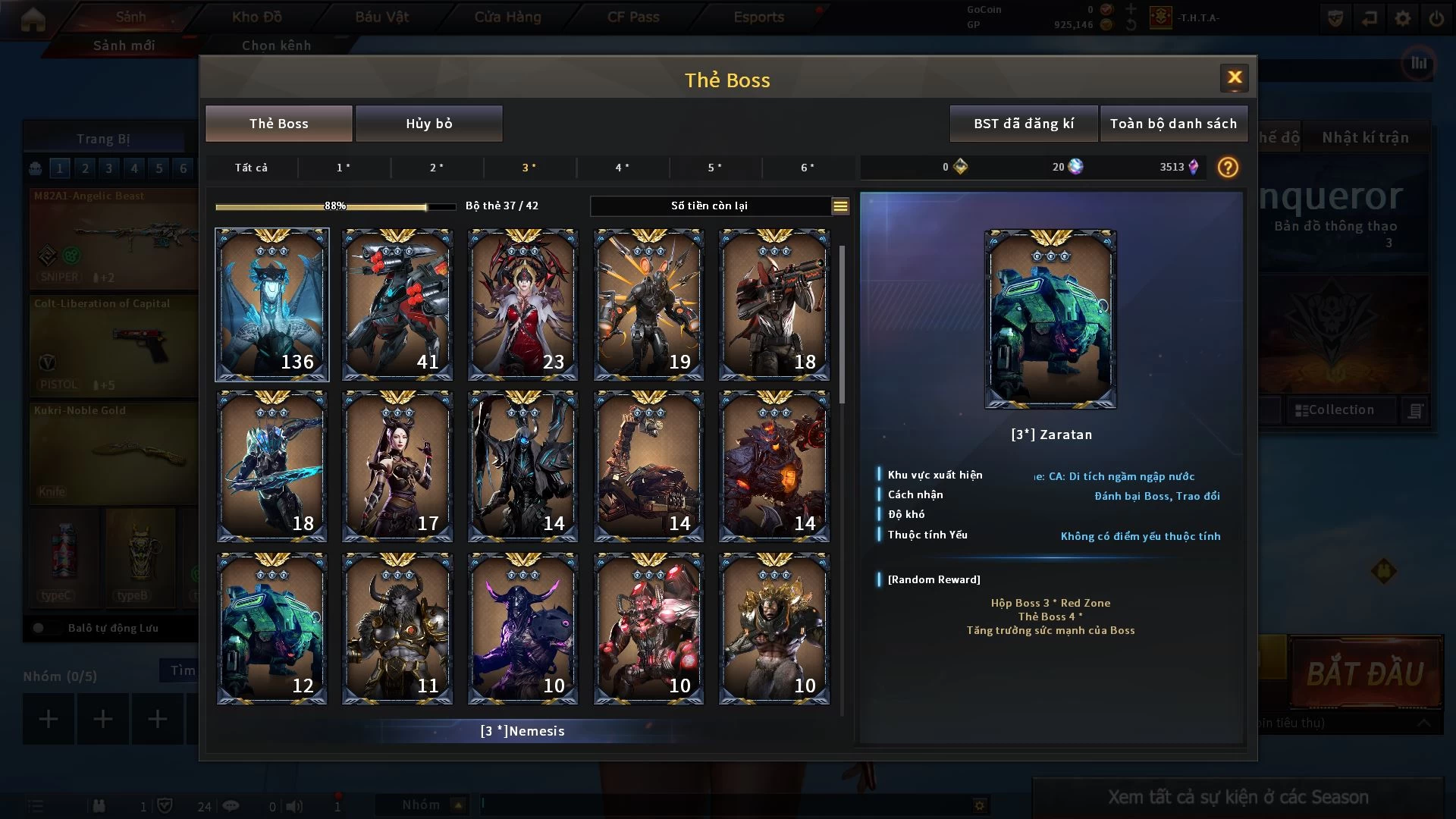Close the Thẻ Boss window
Screen dimensions: 1456x819
(1234, 77)
